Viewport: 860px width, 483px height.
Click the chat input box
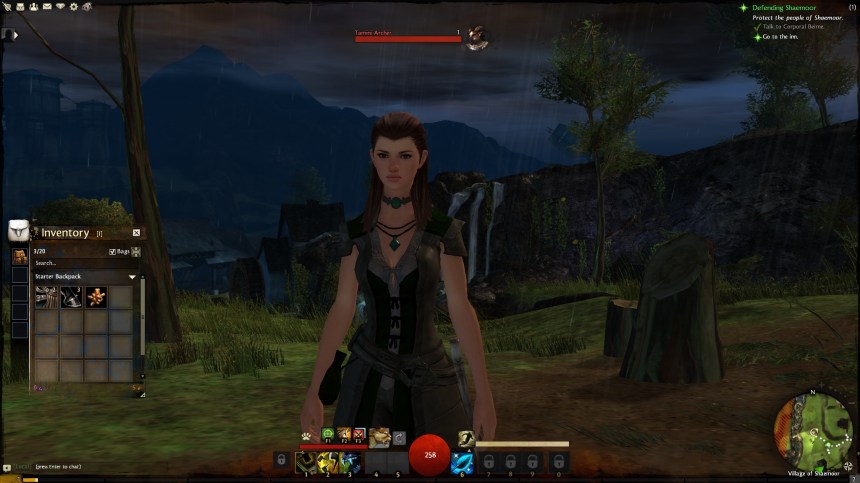pyautogui.click(x=60, y=467)
